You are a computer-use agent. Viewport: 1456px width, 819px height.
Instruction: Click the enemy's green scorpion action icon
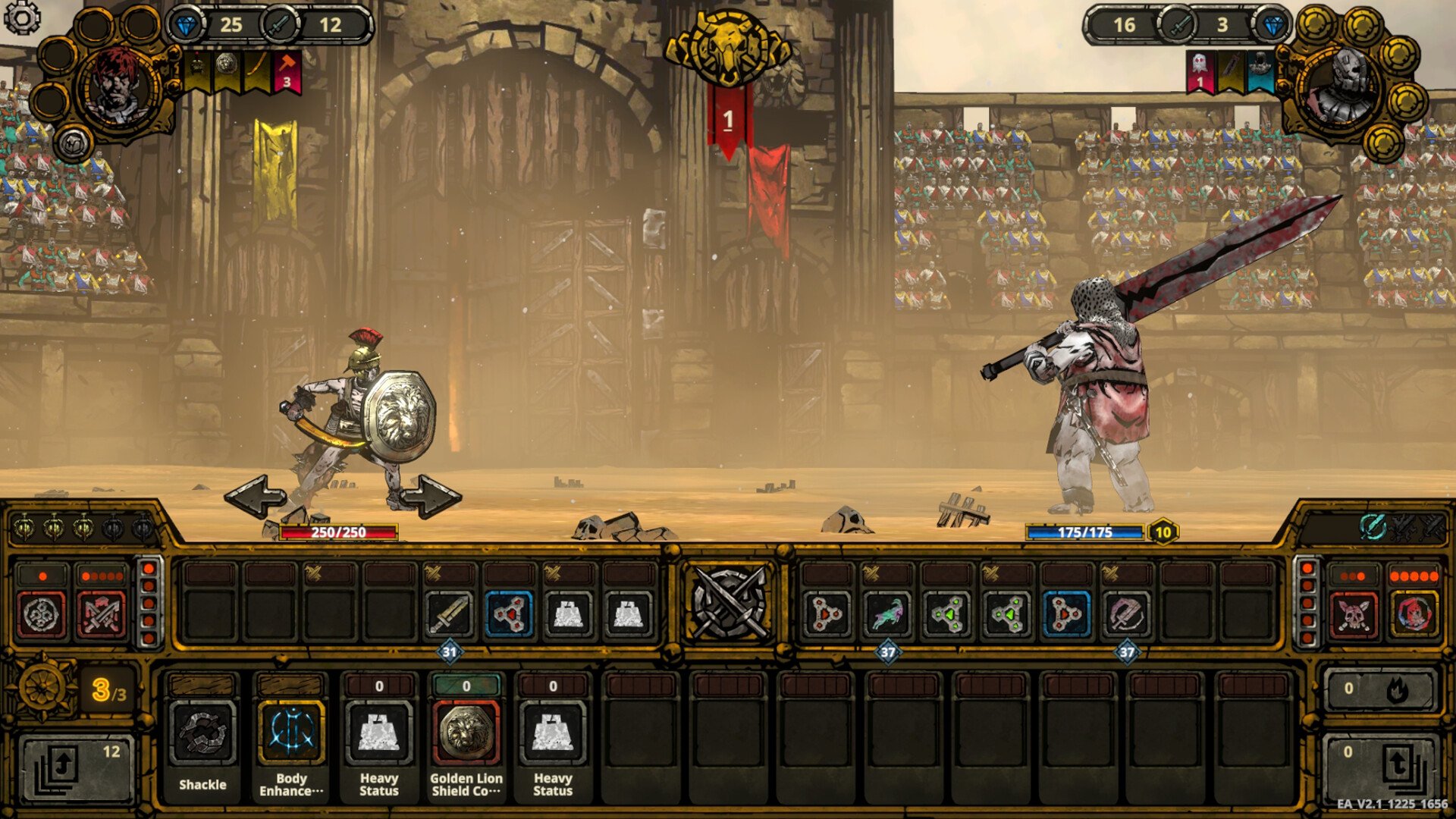887,613
